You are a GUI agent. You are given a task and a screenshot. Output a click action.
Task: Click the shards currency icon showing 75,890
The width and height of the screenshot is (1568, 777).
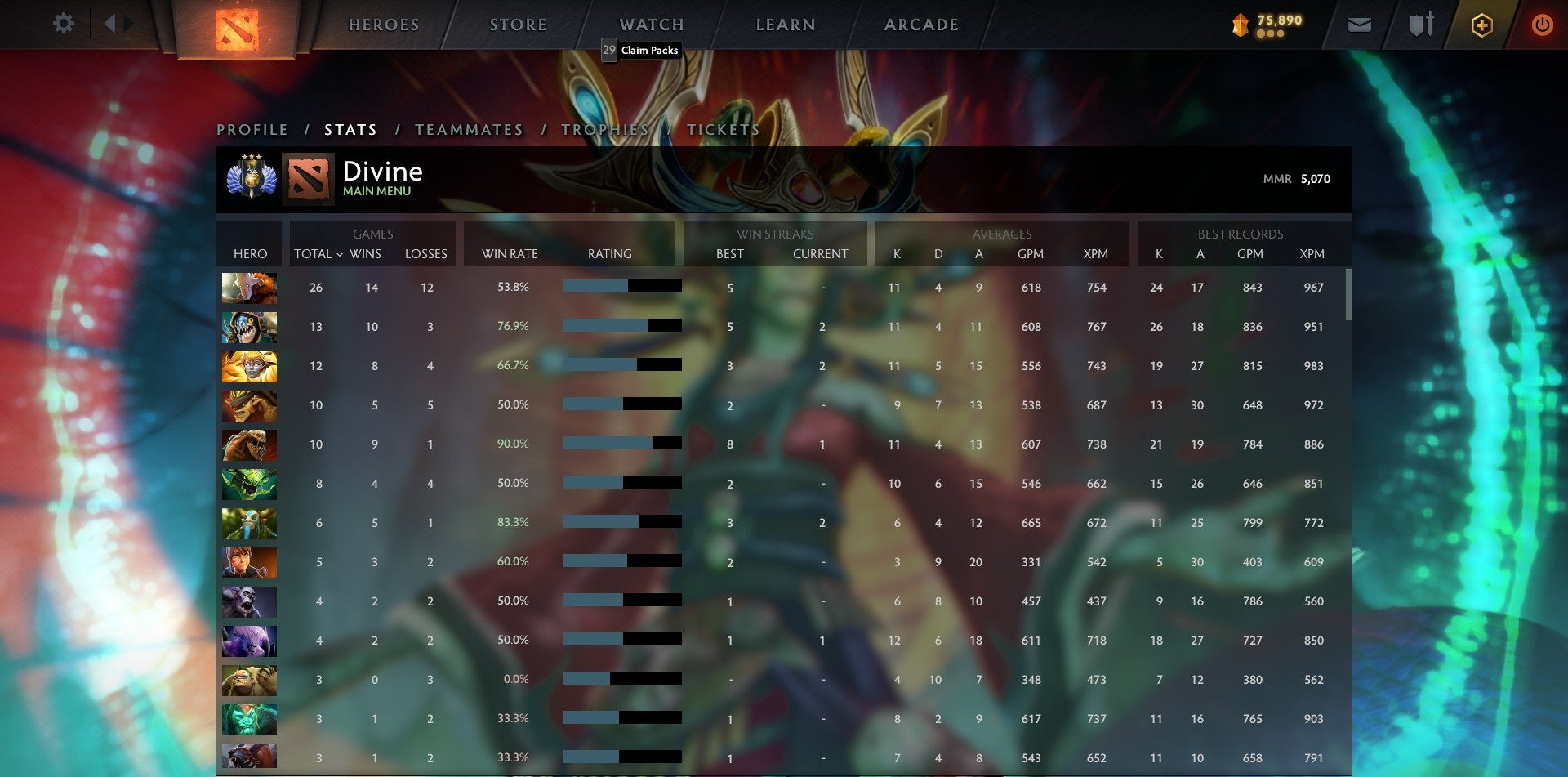(x=1239, y=25)
